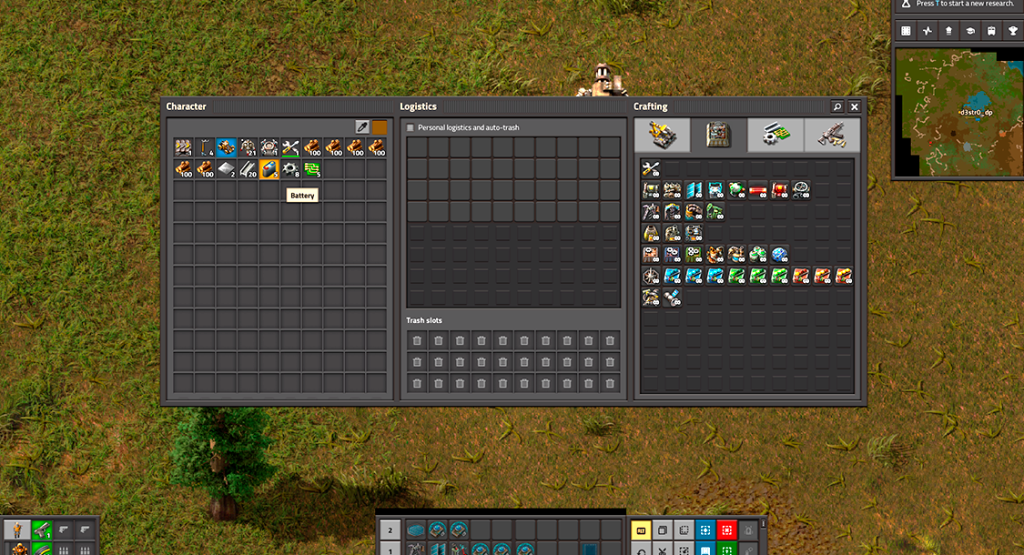Switch to the Logistics crafting tab

coord(661,135)
